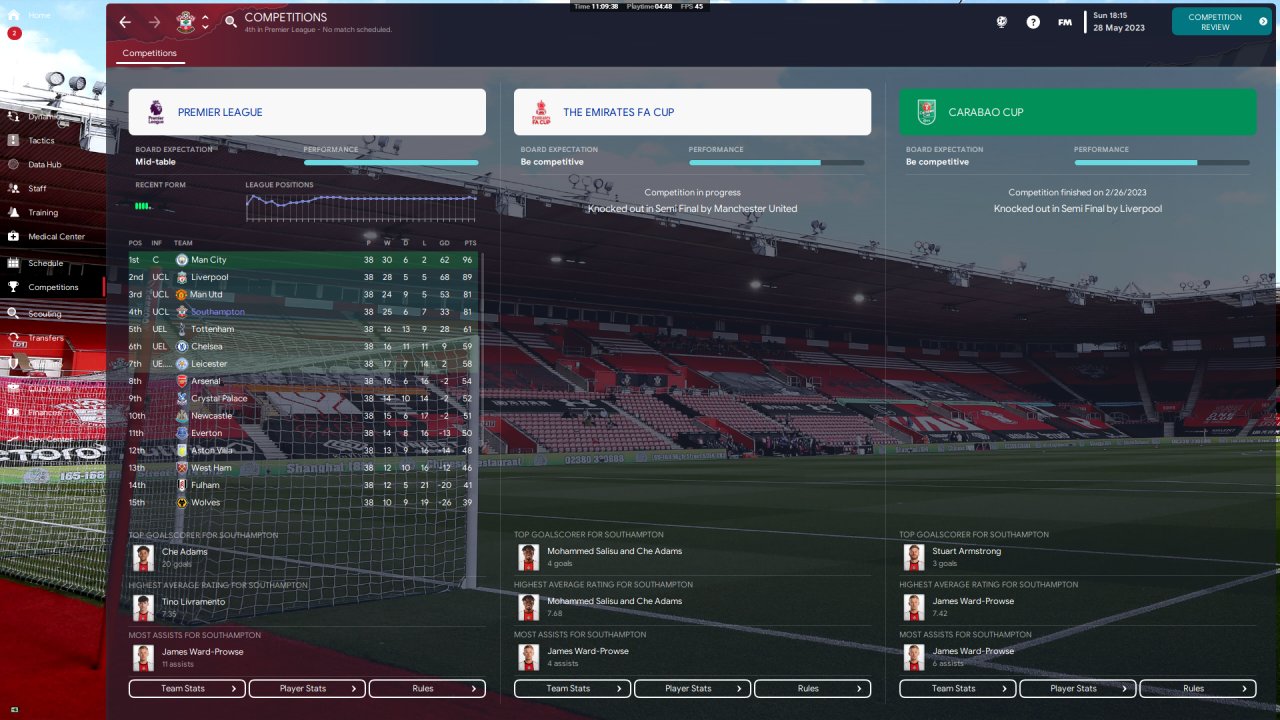
Task: Open the Schedule menu entry
Action: [45, 263]
